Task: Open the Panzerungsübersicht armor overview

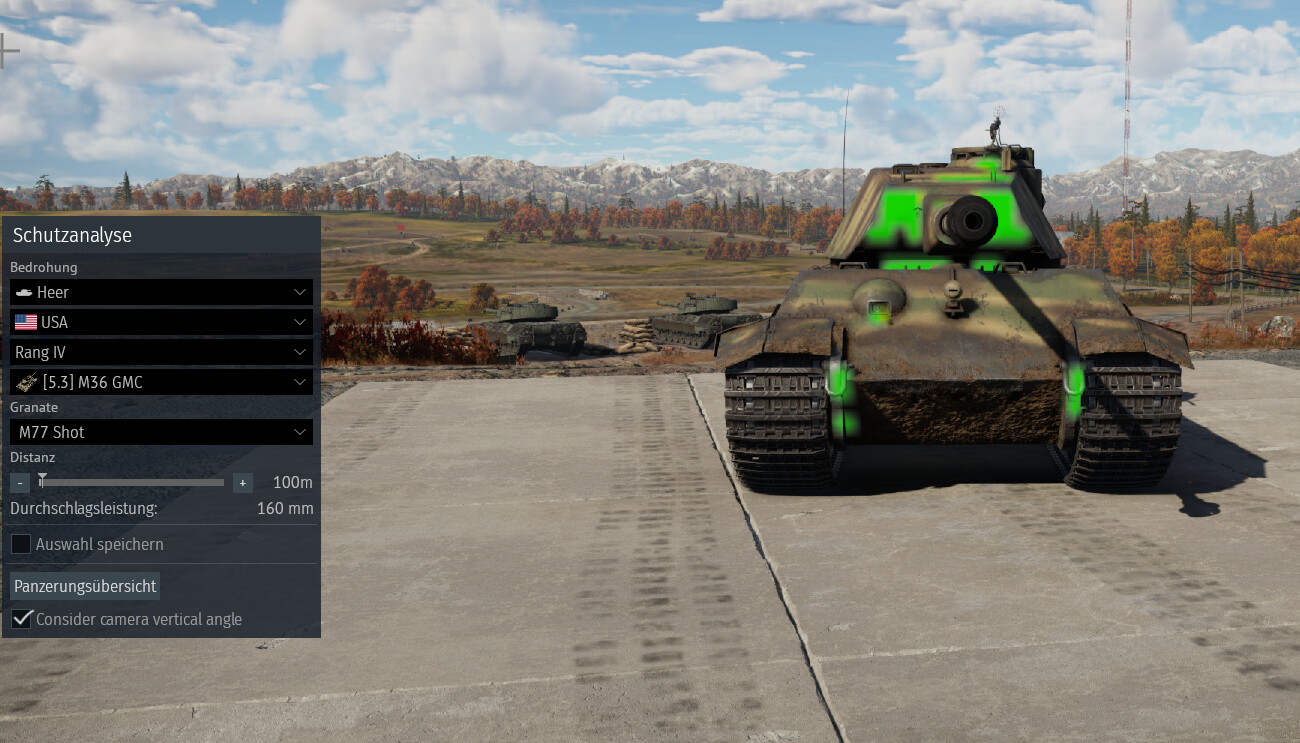Action: click(x=85, y=586)
